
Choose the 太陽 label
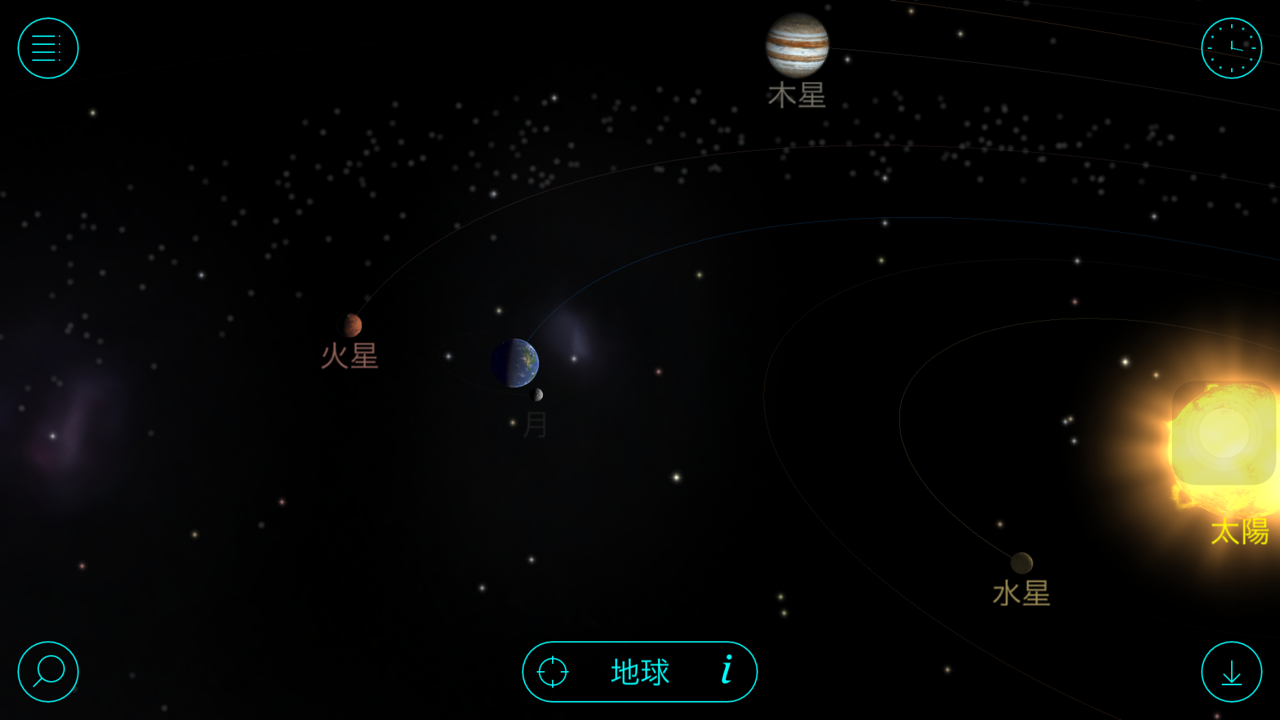pyautogui.click(x=1239, y=532)
